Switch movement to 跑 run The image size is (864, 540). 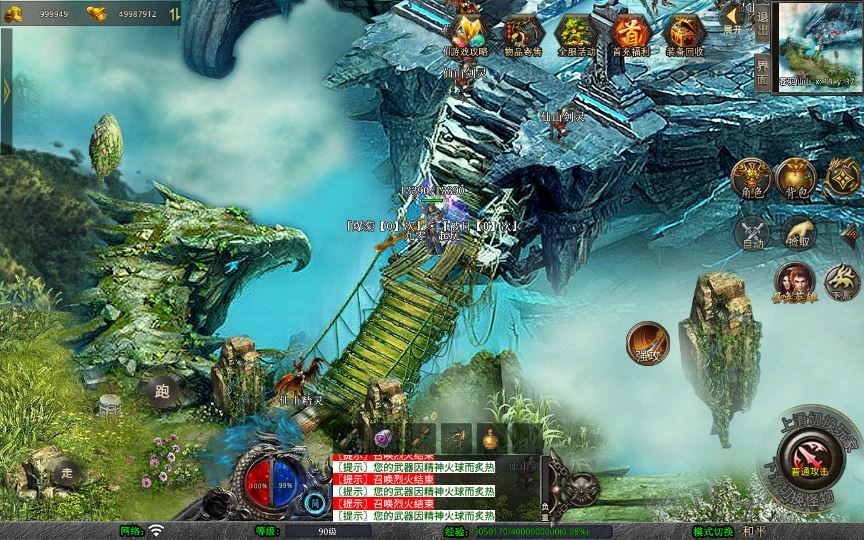pyautogui.click(x=162, y=391)
